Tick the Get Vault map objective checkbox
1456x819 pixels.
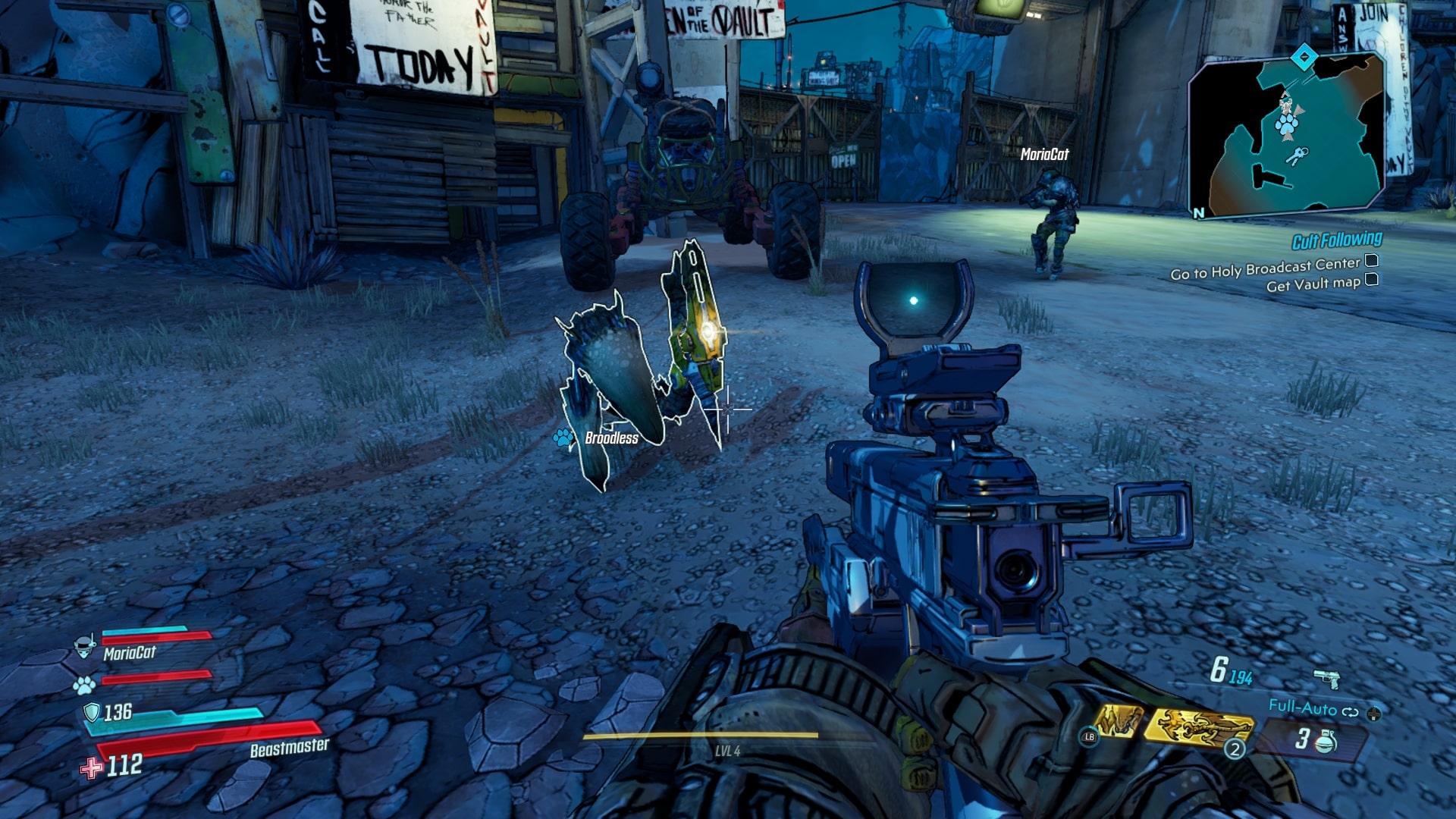(1371, 280)
